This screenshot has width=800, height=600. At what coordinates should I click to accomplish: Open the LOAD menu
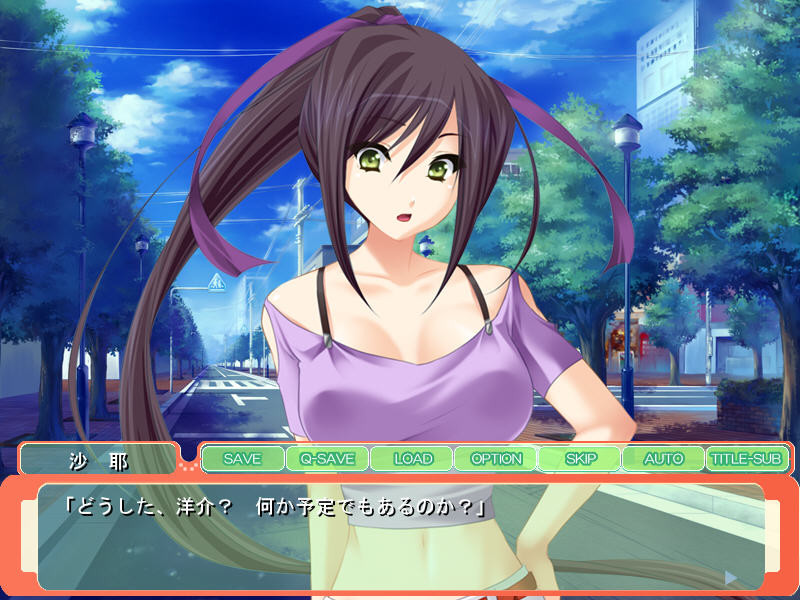pos(411,459)
